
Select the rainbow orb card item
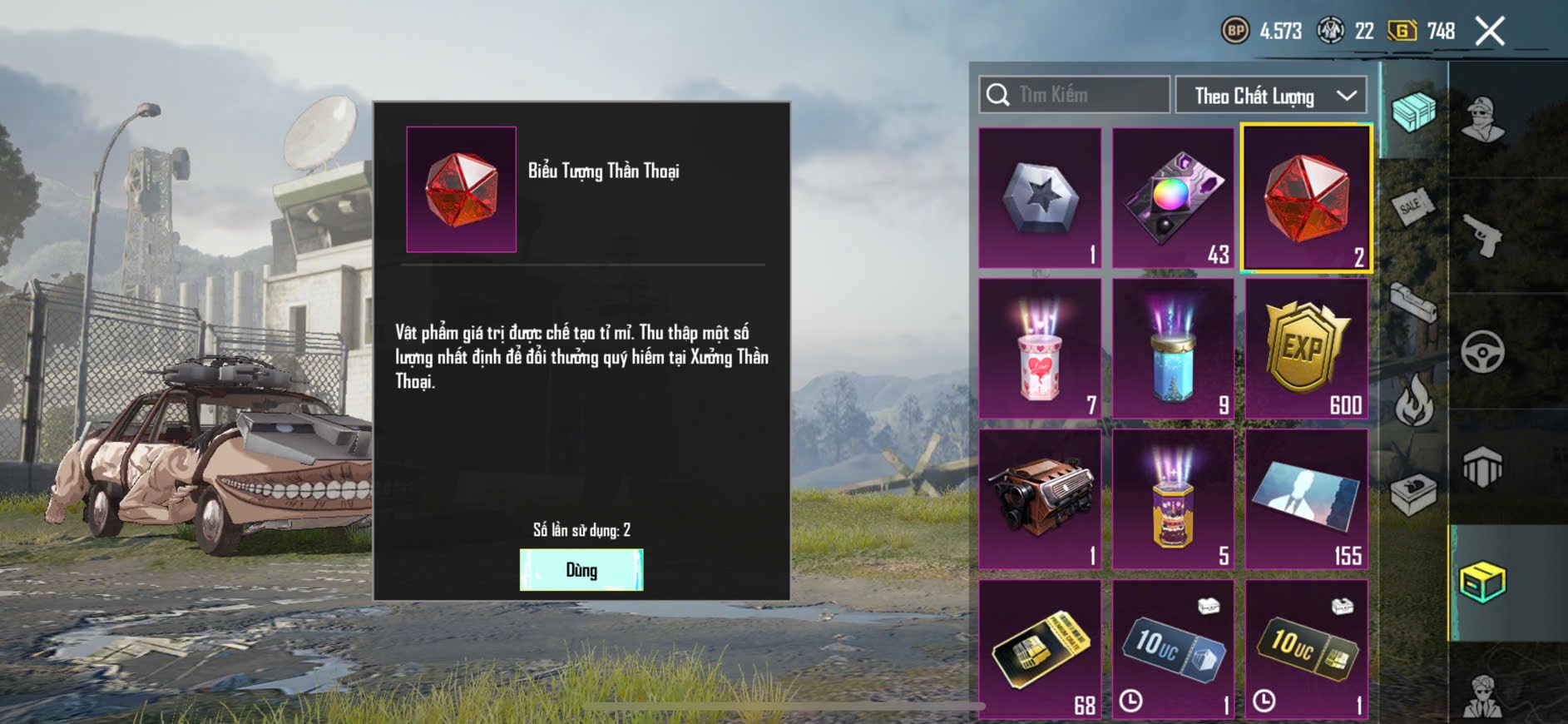(1173, 198)
